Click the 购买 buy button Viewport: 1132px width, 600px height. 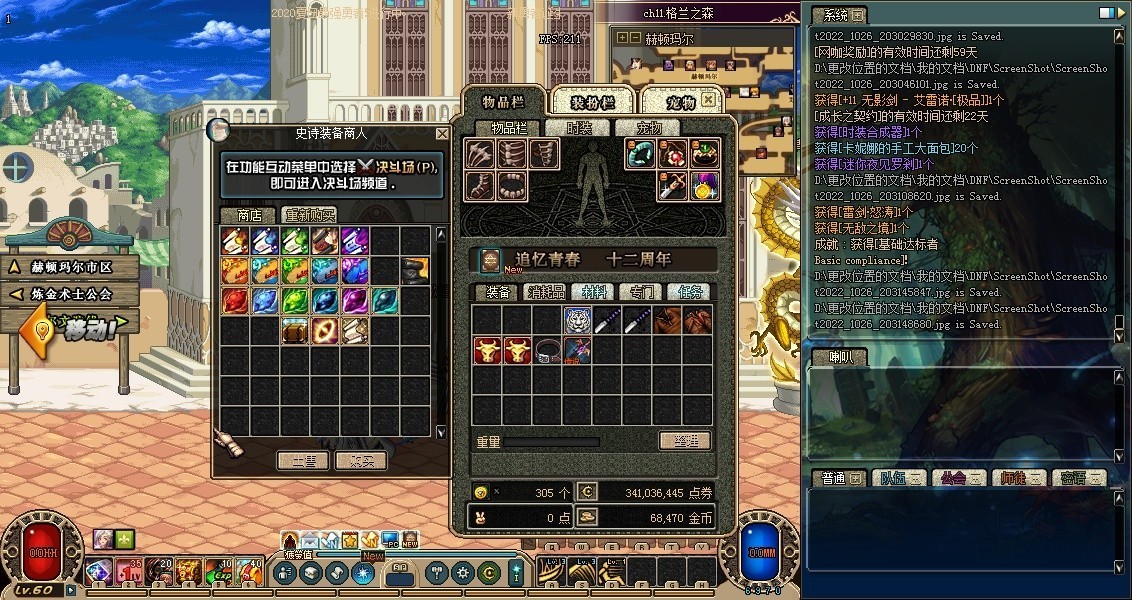(360, 461)
